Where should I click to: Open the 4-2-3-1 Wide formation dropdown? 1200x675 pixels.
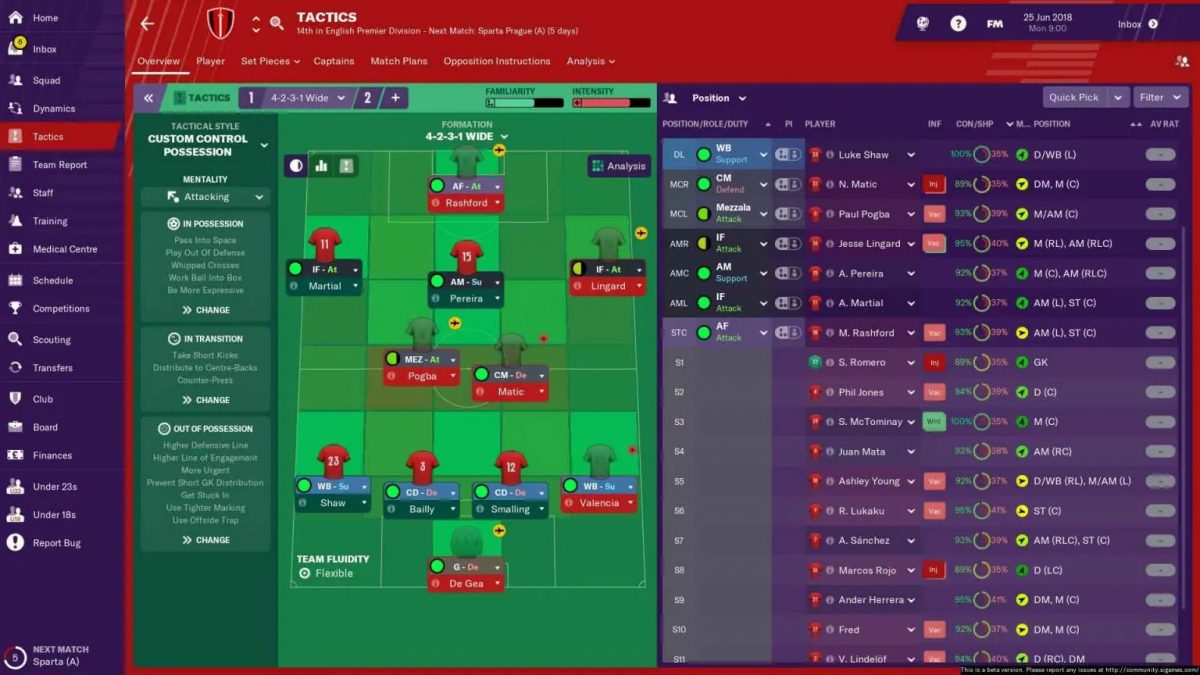[x=466, y=137]
